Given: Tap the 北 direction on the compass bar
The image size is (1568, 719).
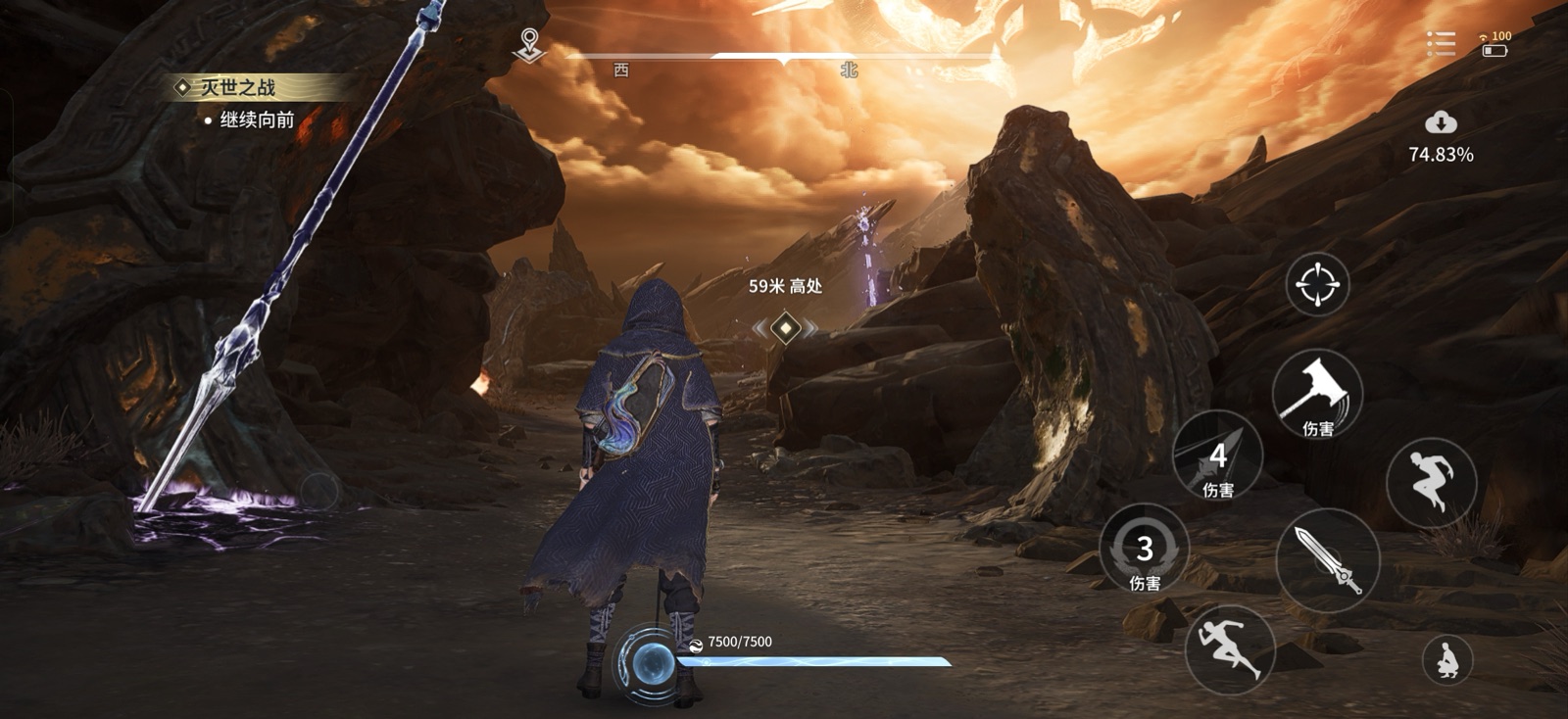Looking at the screenshot, I should pos(853,71).
